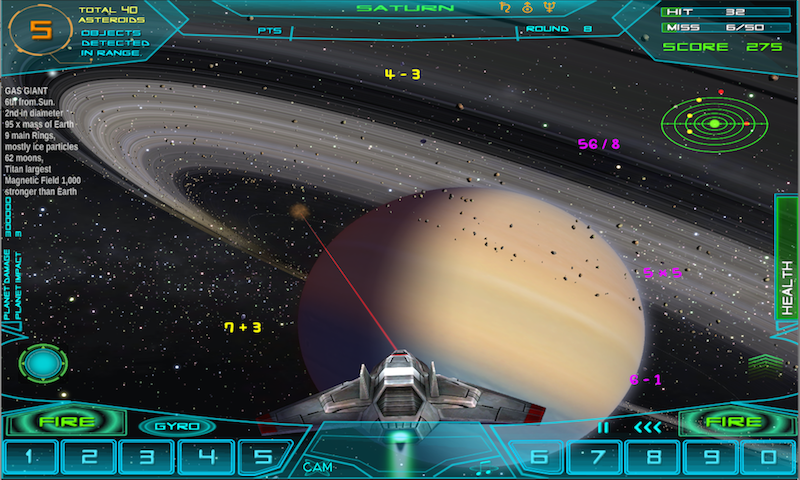Choose the number 8 answer key
The height and width of the screenshot is (480, 800).
tap(655, 458)
